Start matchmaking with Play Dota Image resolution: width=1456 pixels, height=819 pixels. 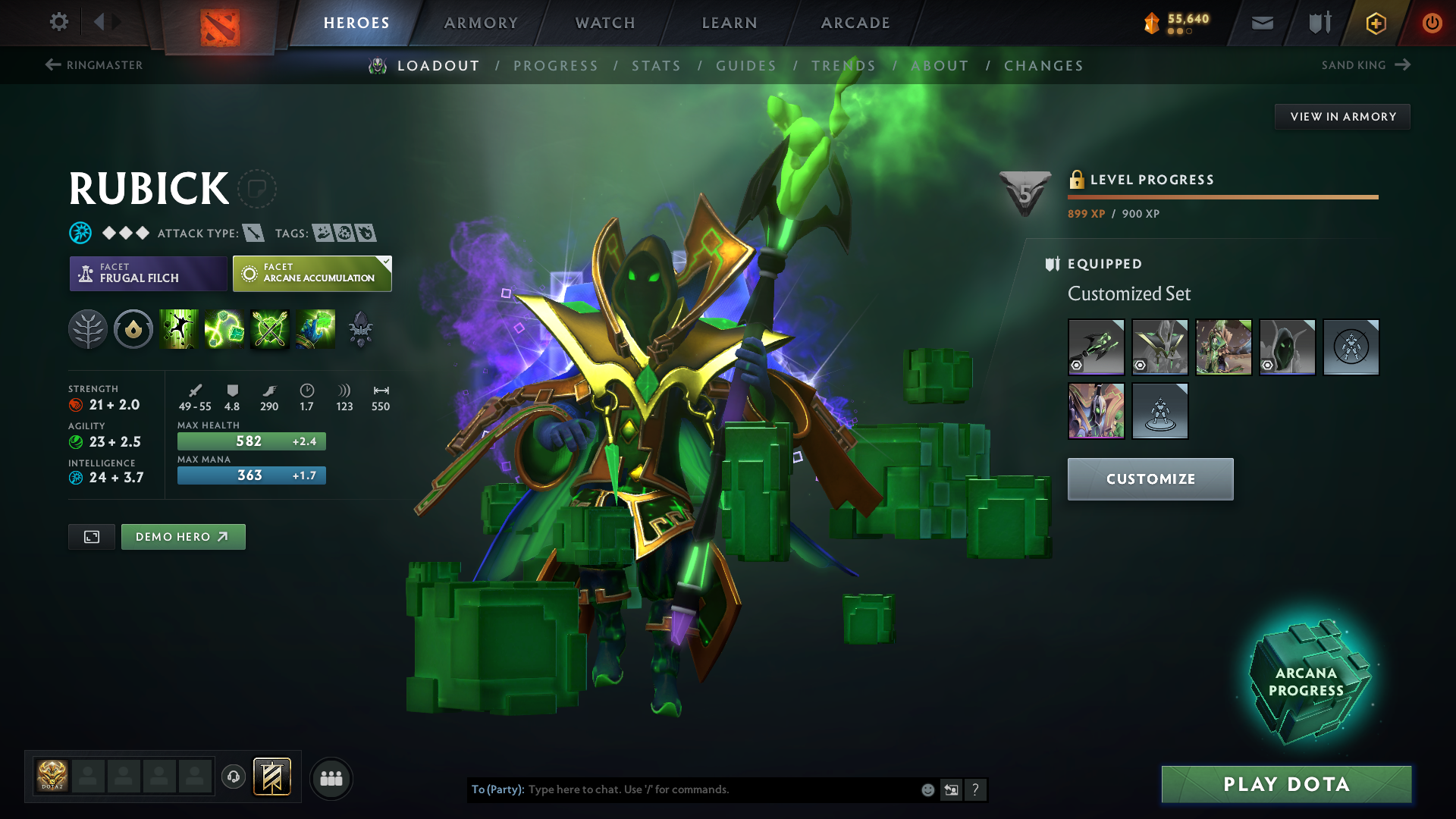1286,784
